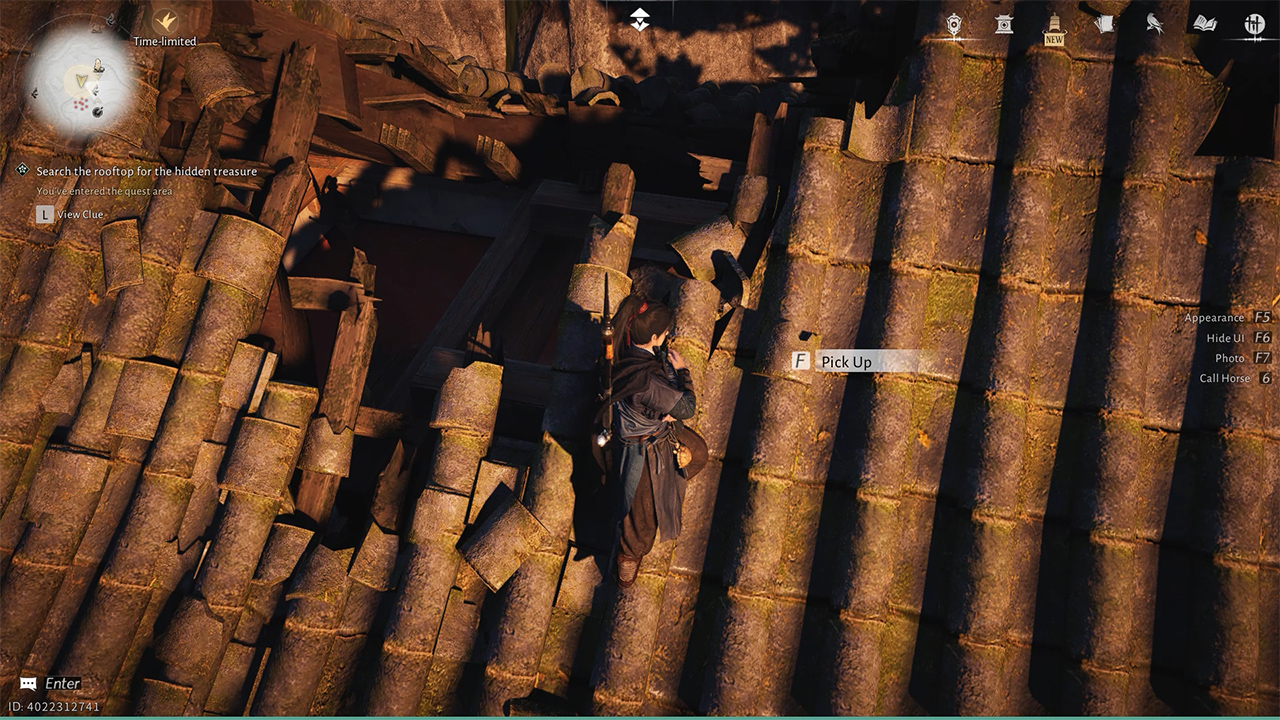1280x720 pixels.
Task: Open the stacked cards menu icon
Action: pos(1104,24)
